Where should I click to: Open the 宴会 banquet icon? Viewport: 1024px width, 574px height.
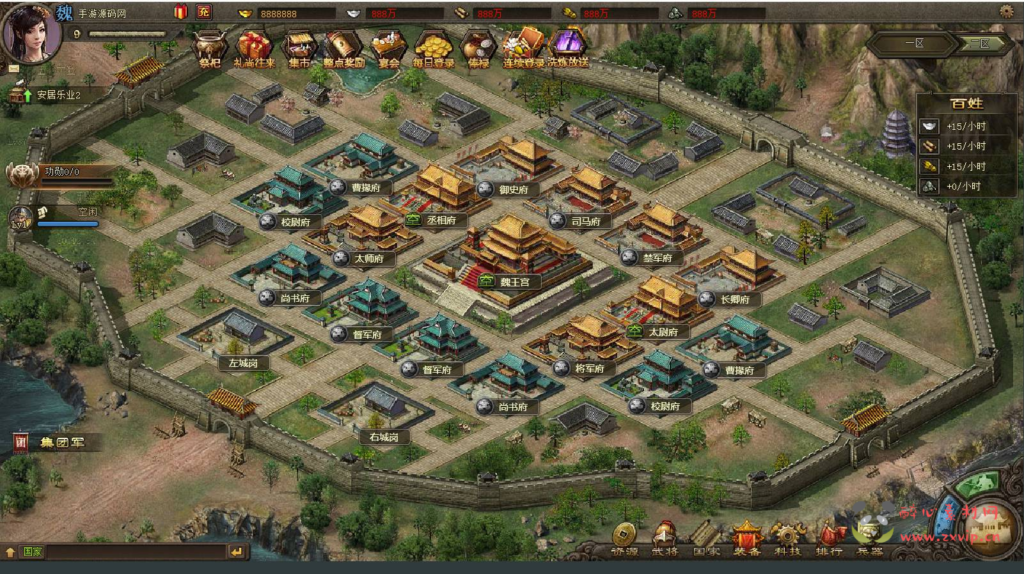(x=388, y=45)
